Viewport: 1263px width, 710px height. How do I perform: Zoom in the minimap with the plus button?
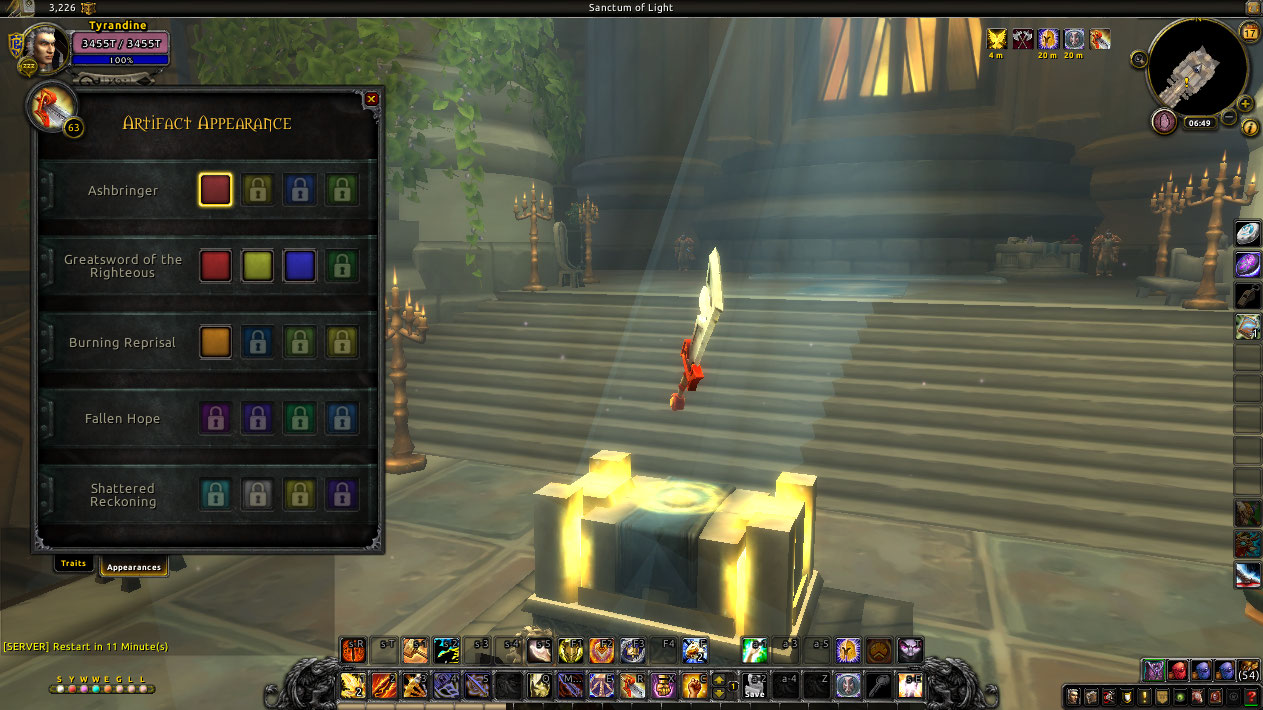coord(1245,103)
